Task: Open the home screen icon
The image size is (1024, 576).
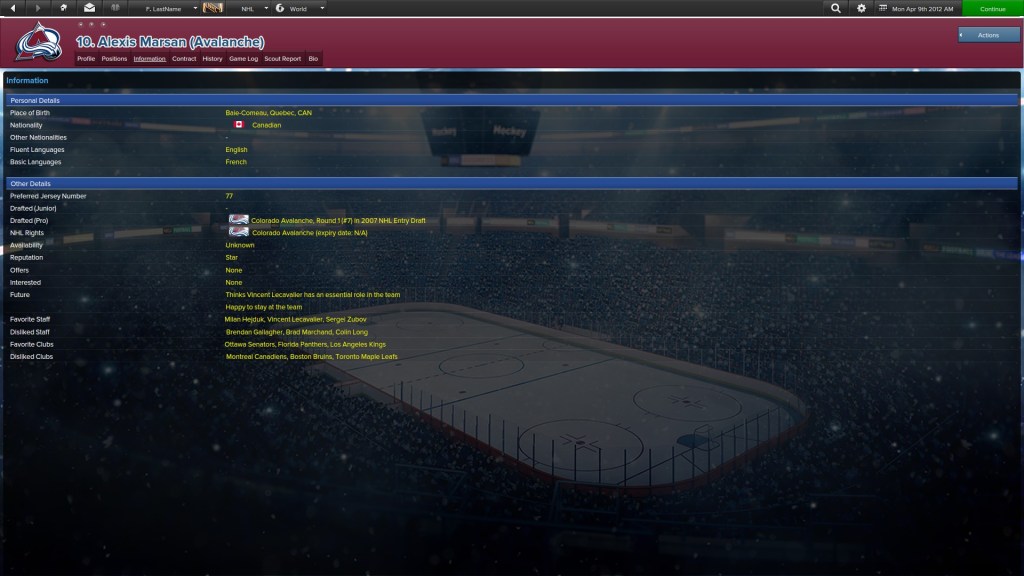Action: point(63,8)
